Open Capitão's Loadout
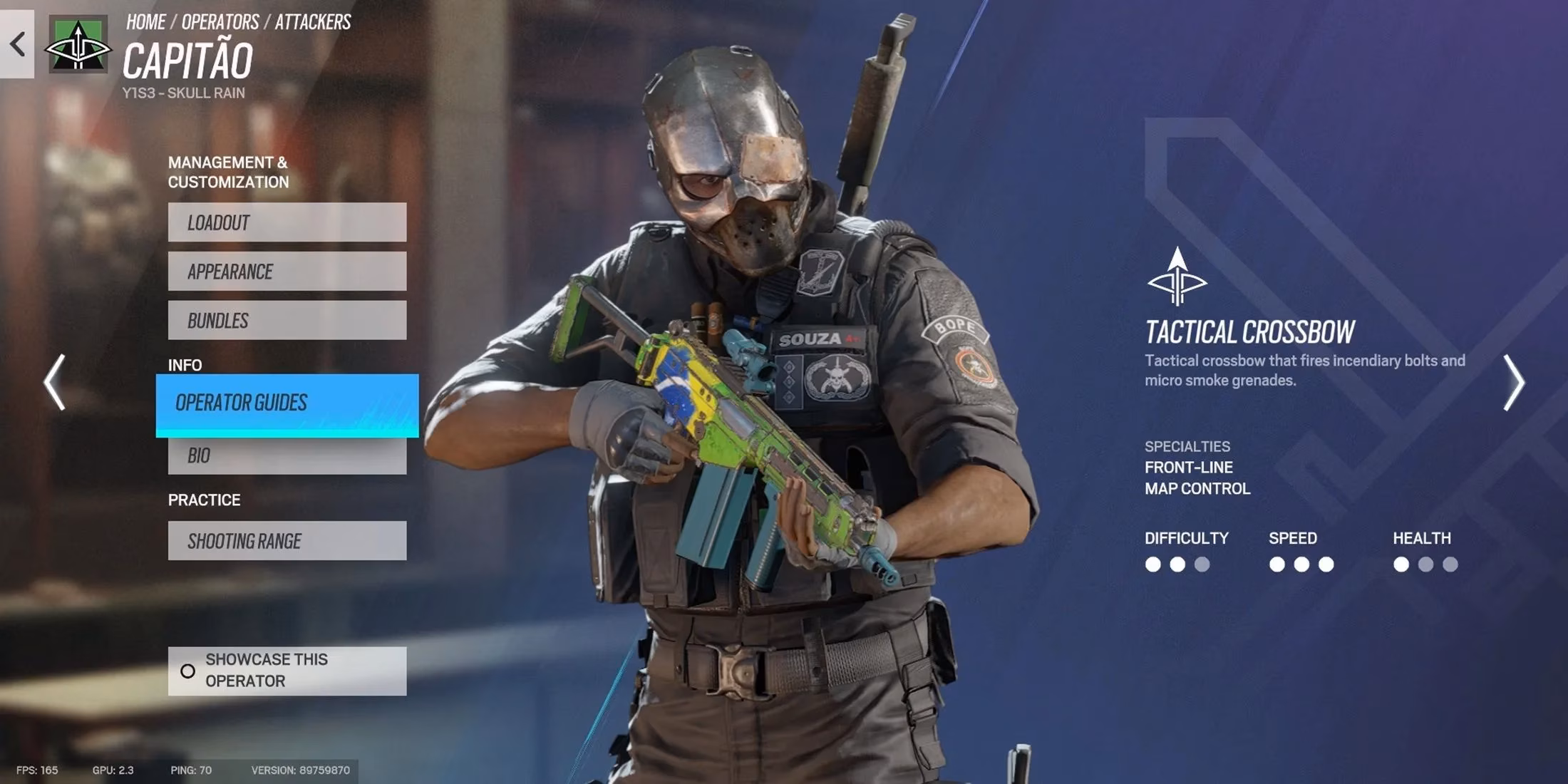The height and width of the screenshot is (784, 1568). coord(287,222)
